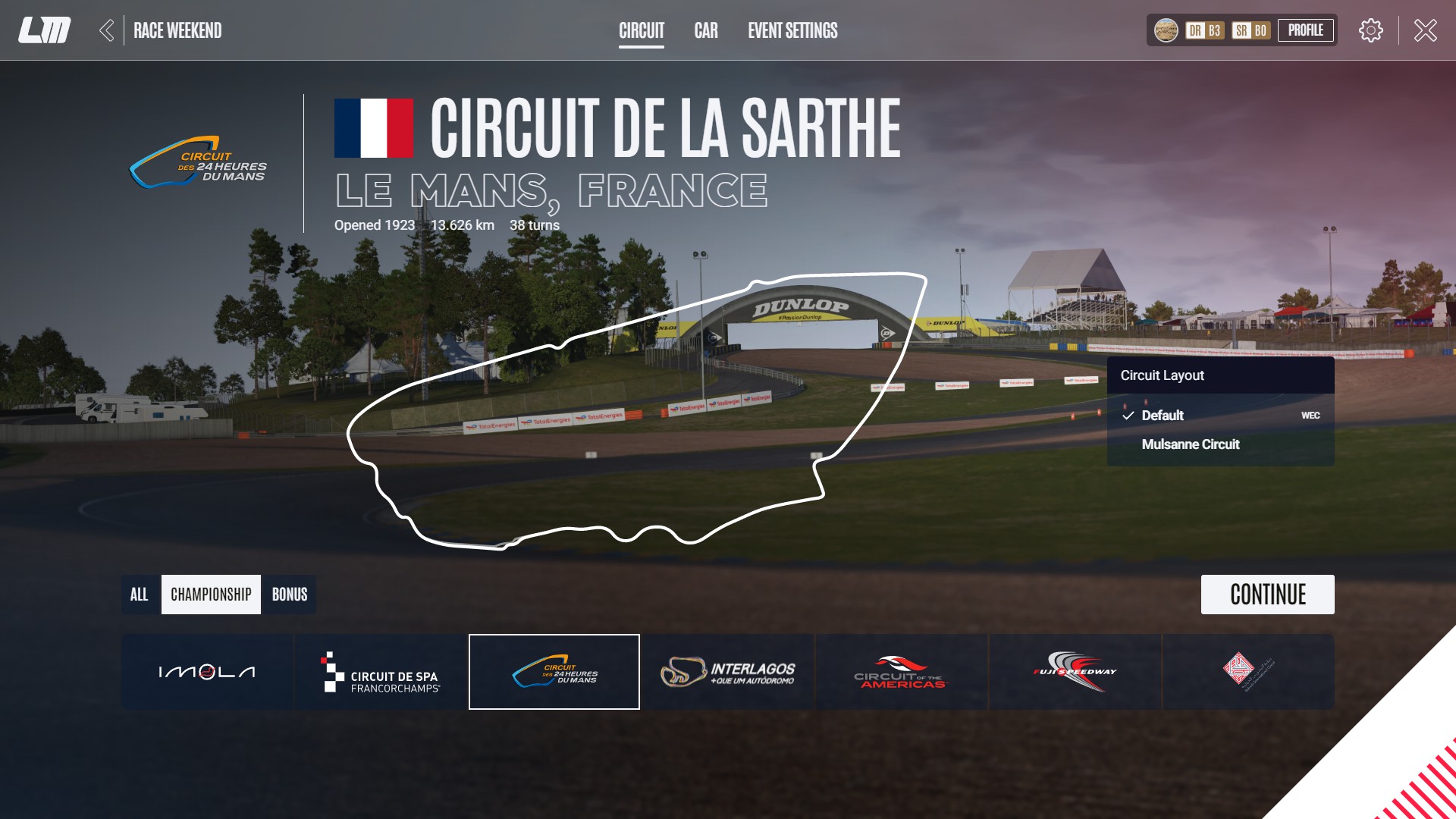Select the Imola circuit logo

pos(207,670)
